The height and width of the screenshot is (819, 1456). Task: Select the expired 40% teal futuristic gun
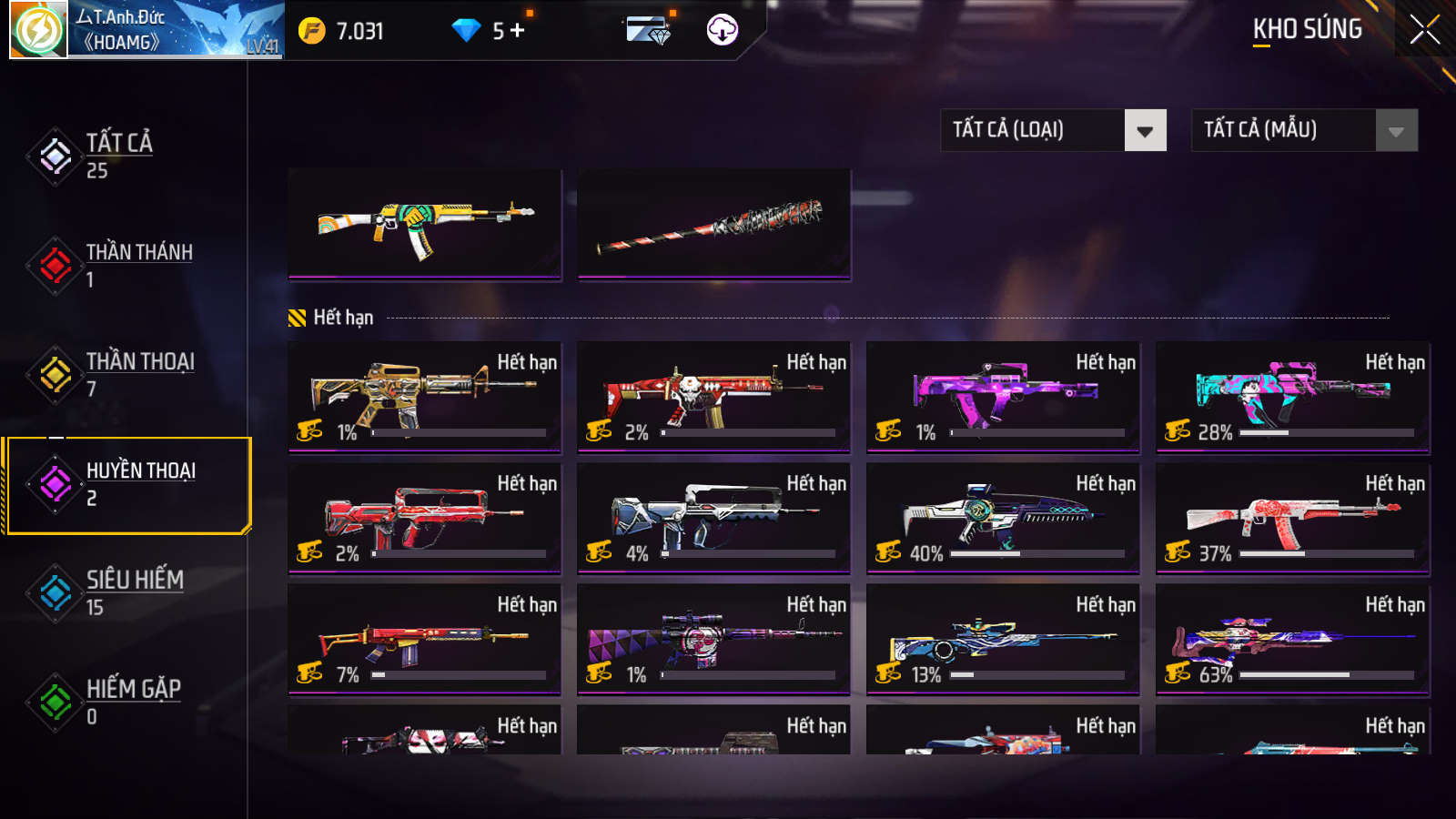[1003, 518]
